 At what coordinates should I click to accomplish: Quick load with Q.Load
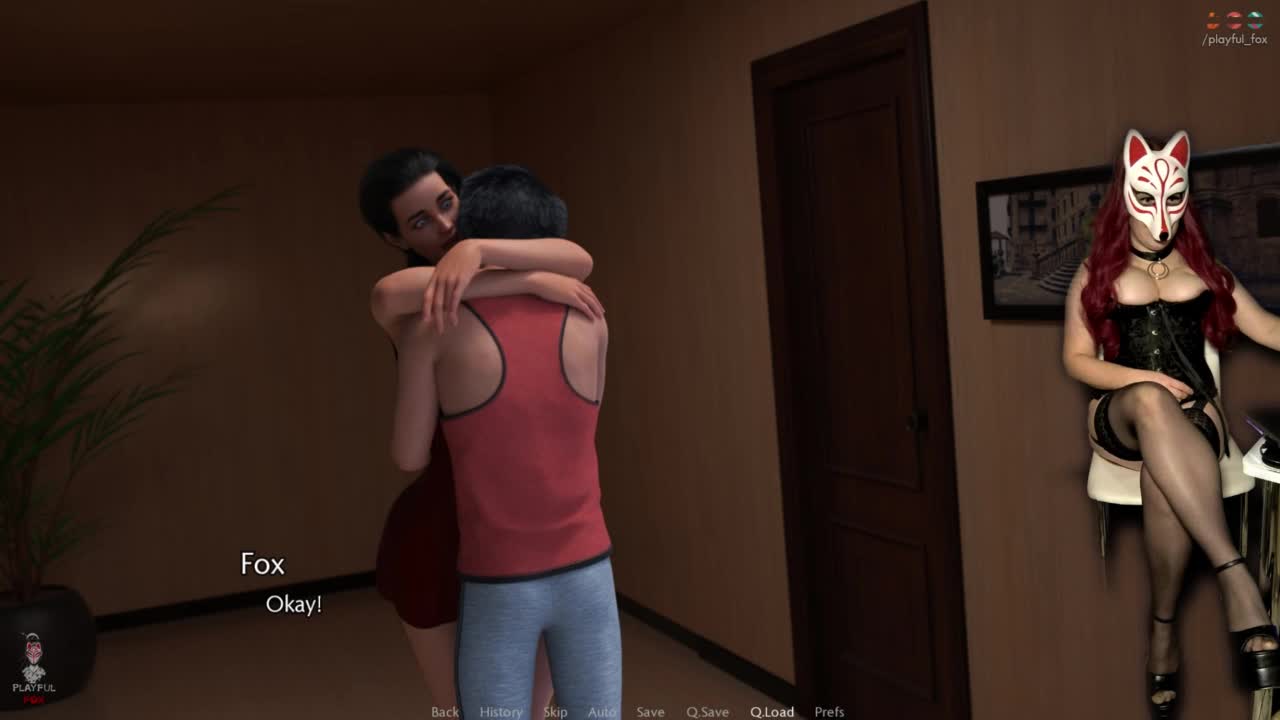772,712
